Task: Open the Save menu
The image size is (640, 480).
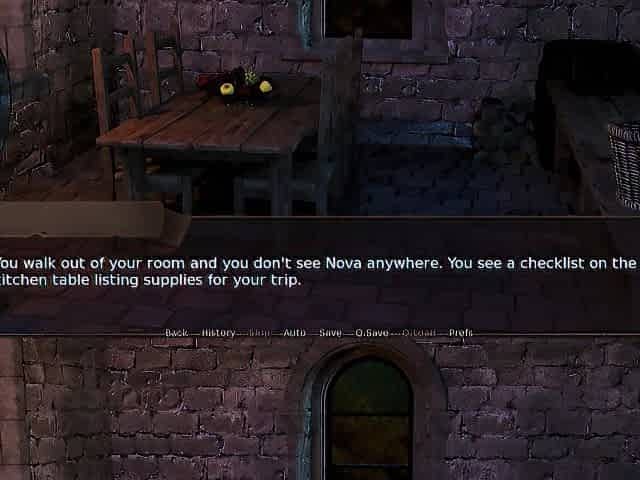Action: 331,332
